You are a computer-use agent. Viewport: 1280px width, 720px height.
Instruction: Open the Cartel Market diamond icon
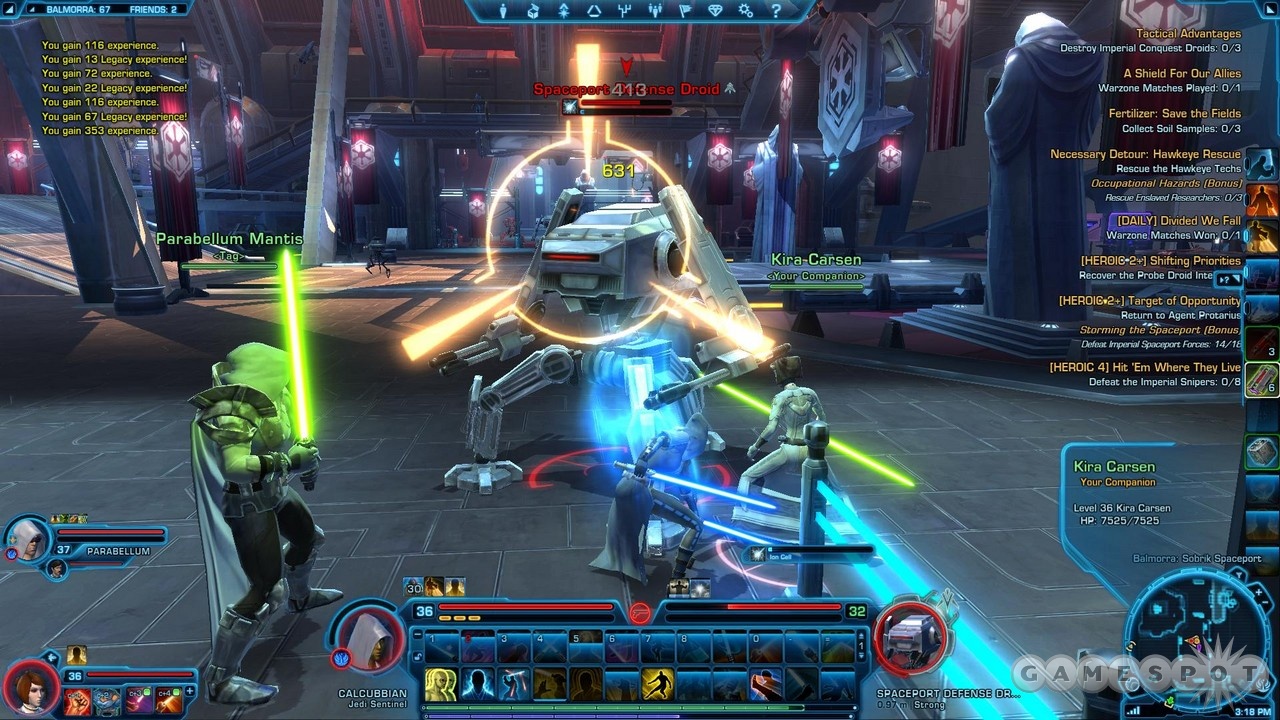[716, 12]
